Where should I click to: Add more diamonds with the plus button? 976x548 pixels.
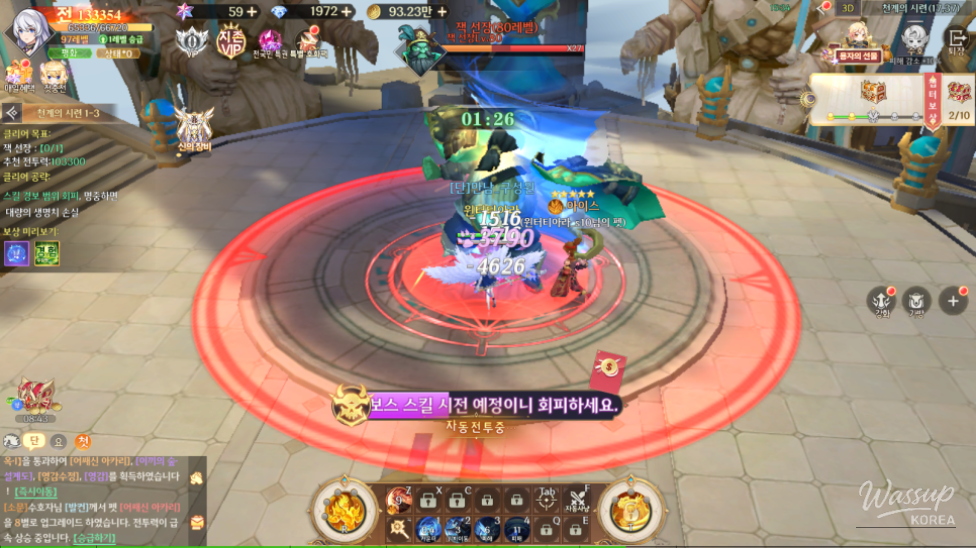pos(347,11)
